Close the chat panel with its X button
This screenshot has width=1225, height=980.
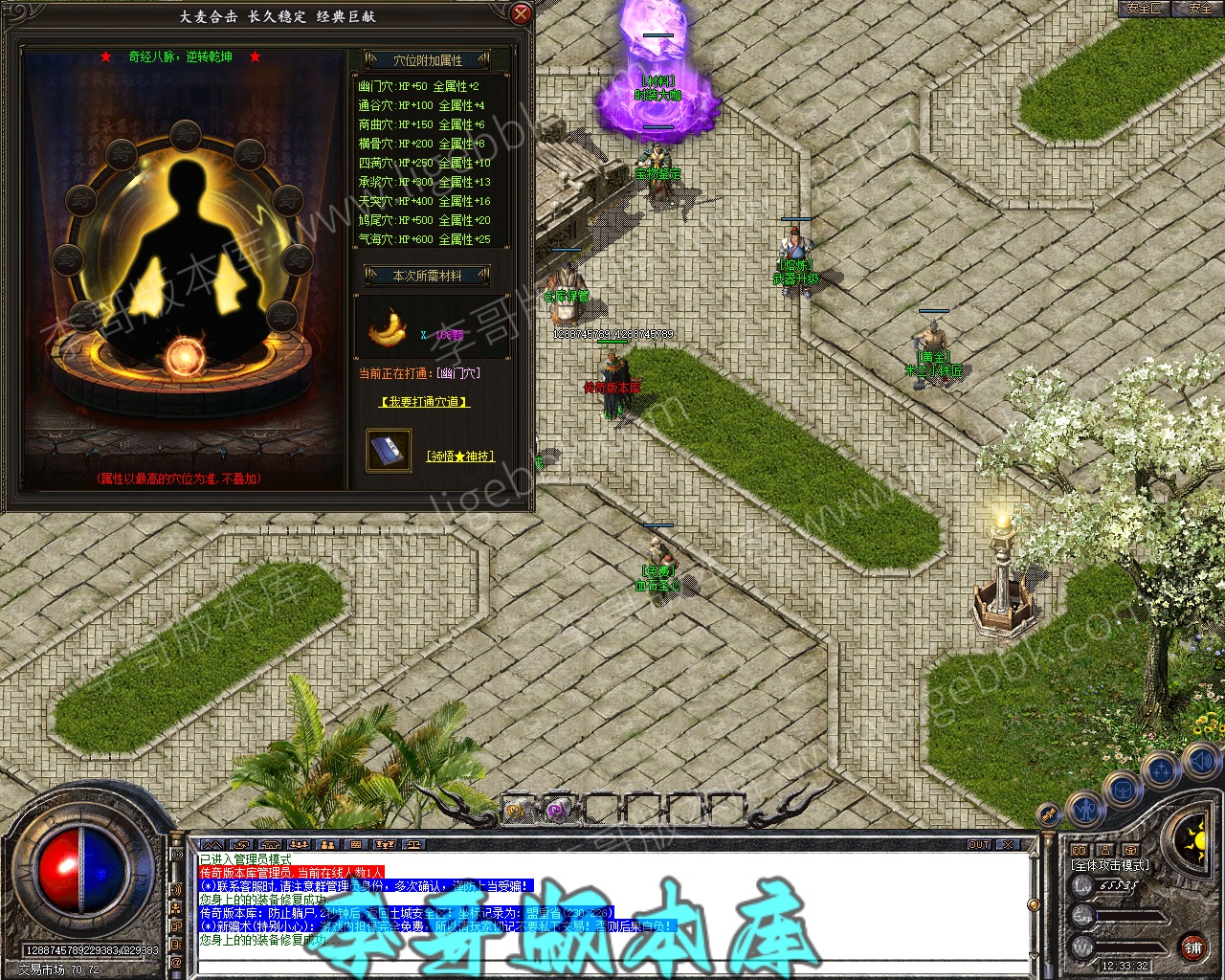(1007, 845)
